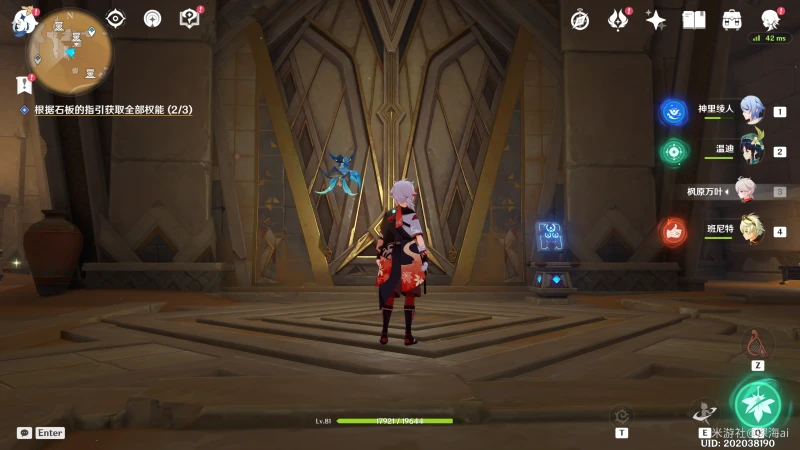Open the character head profile icon
Image resolution: width=800 pixels, height=450 pixels.
coord(770,20)
